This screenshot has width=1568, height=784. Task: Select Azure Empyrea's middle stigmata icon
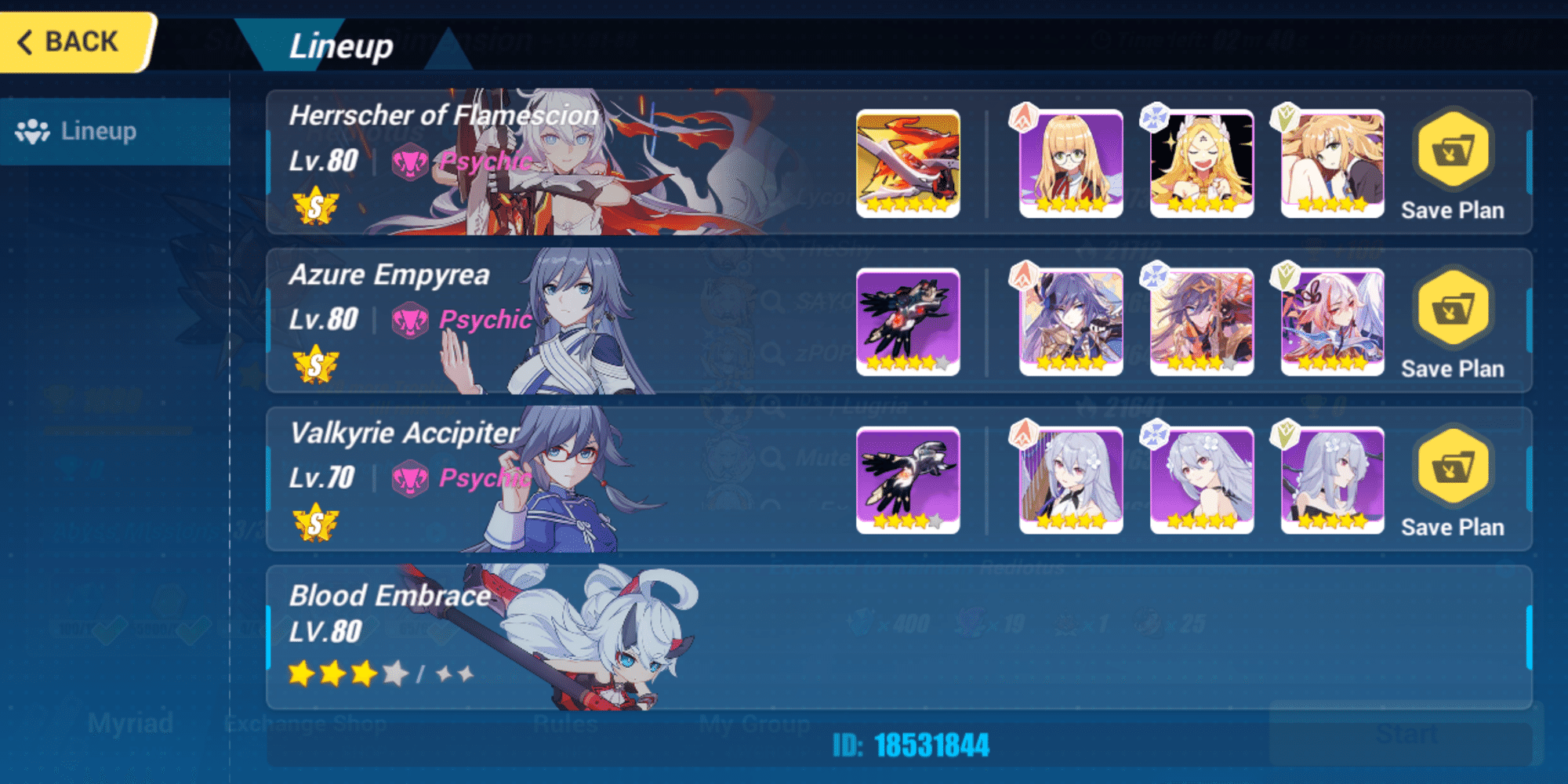1202,322
